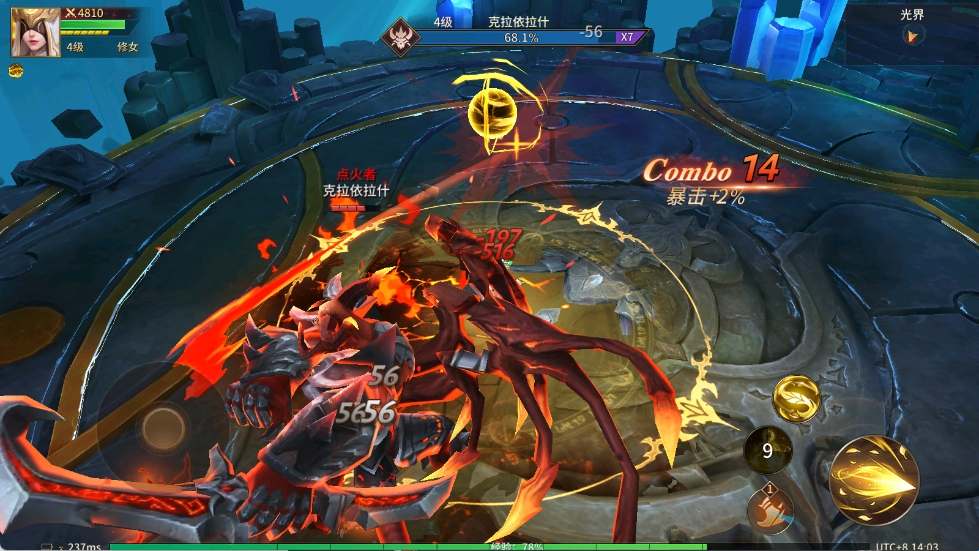
Task: Open the 光界 minimap
Action: (x=911, y=34)
